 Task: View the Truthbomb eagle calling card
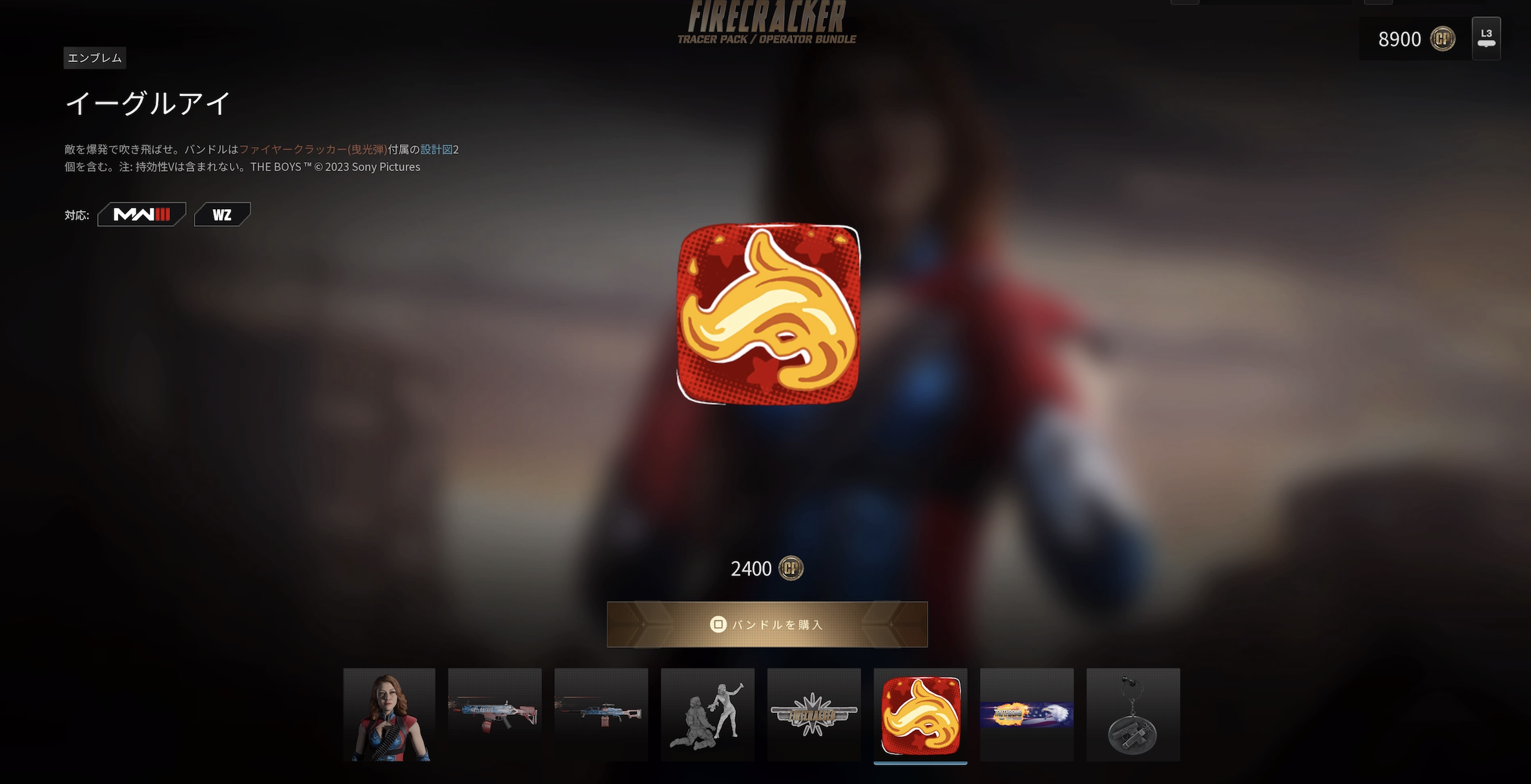tap(1026, 715)
